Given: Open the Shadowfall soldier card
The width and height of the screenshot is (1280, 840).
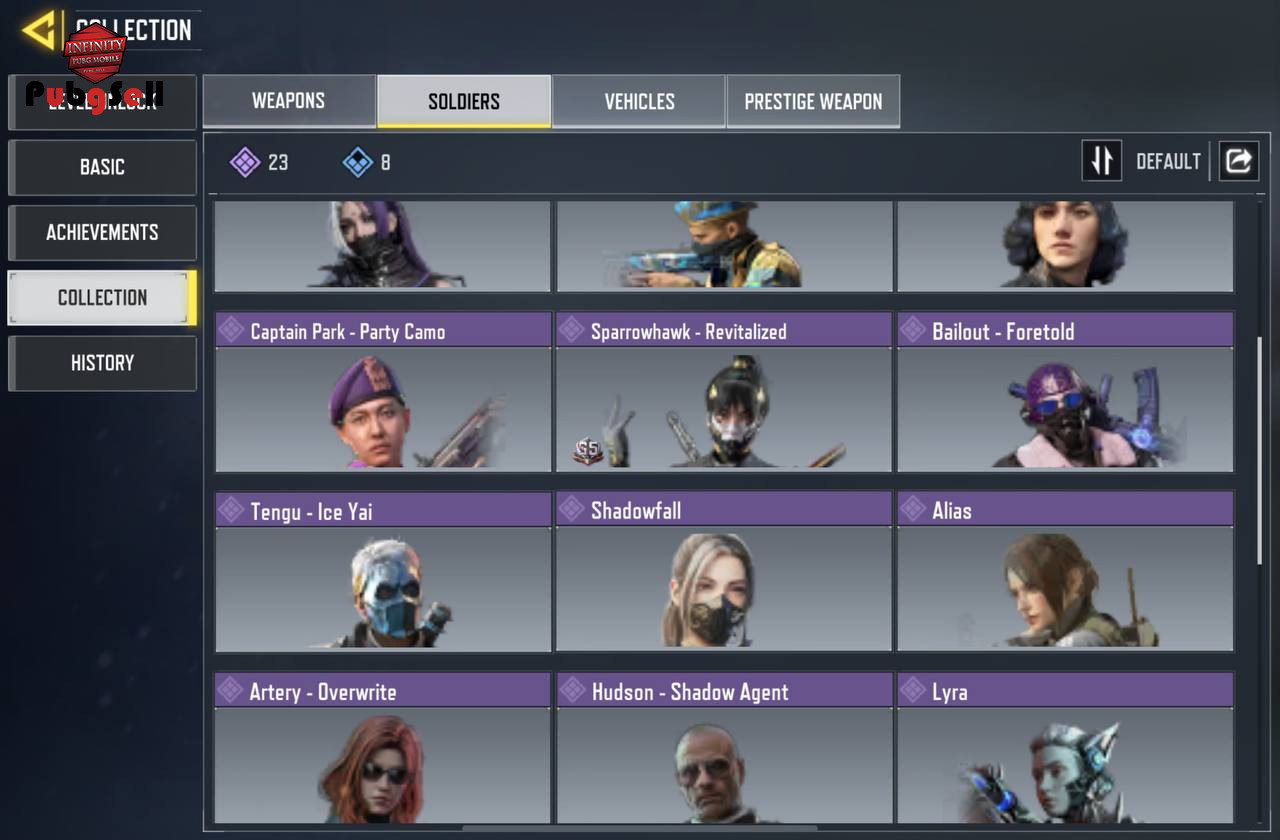Looking at the screenshot, I should coord(724,571).
